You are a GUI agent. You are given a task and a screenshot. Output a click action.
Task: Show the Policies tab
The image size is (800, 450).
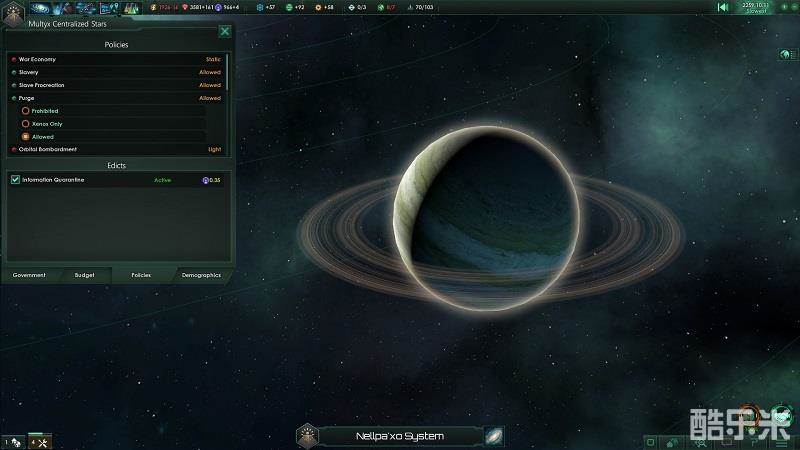coord(141,275)
